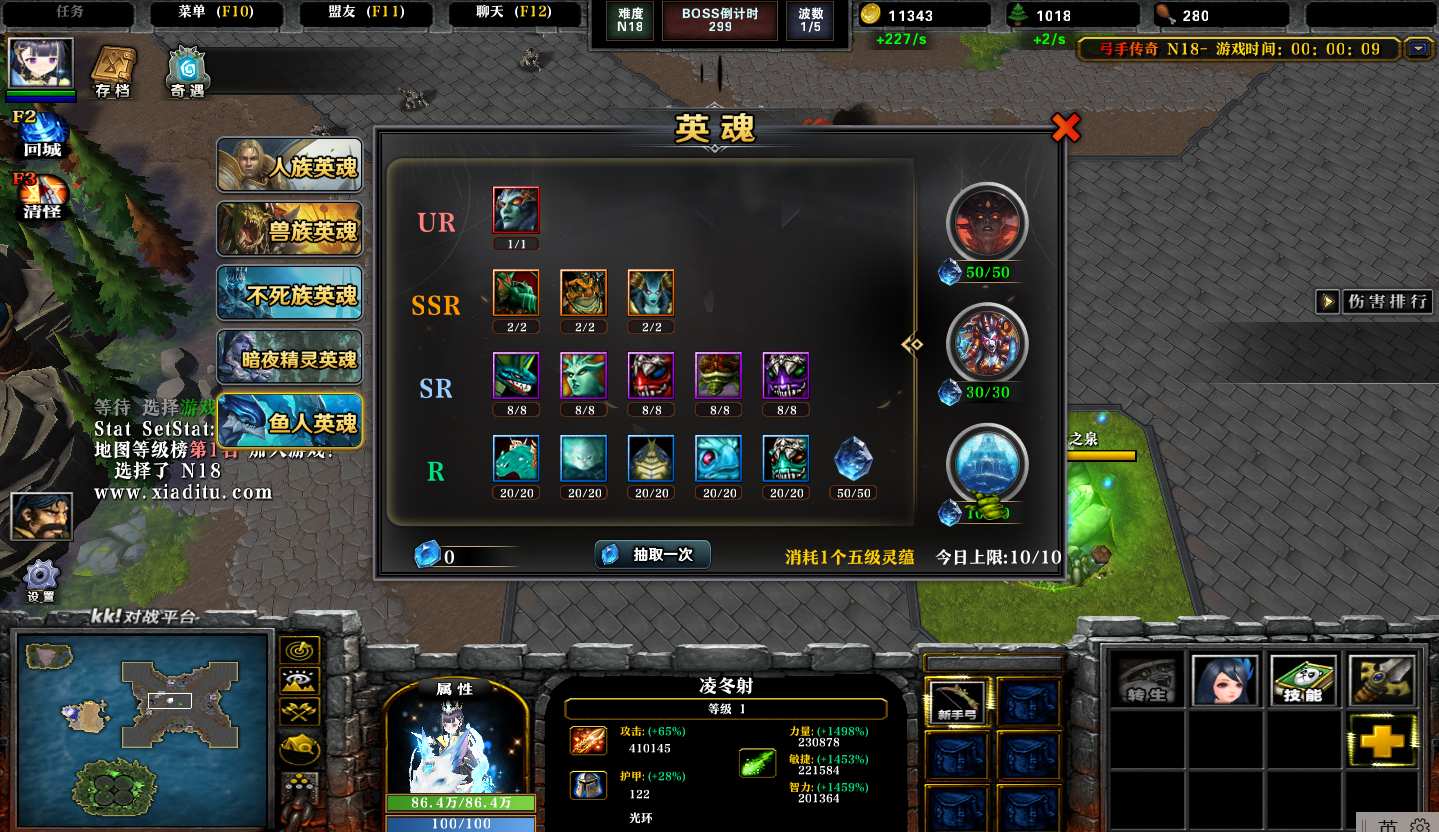Open the 菜单 (F10) menu

(216, 13)
